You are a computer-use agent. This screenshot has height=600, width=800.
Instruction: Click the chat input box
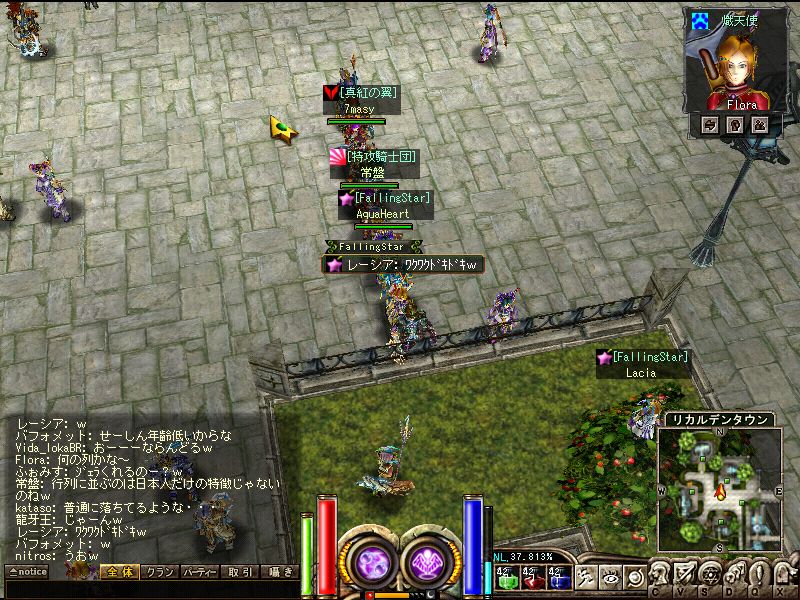pos(150,590)
